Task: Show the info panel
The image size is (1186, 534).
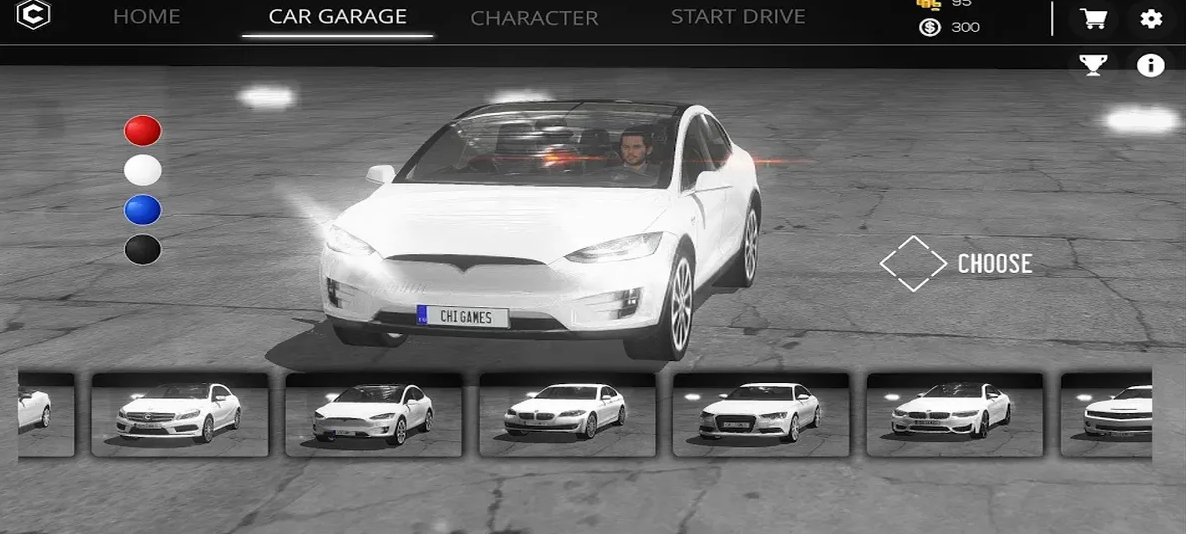Action: pyautogui.click(x=1151, y=66)
